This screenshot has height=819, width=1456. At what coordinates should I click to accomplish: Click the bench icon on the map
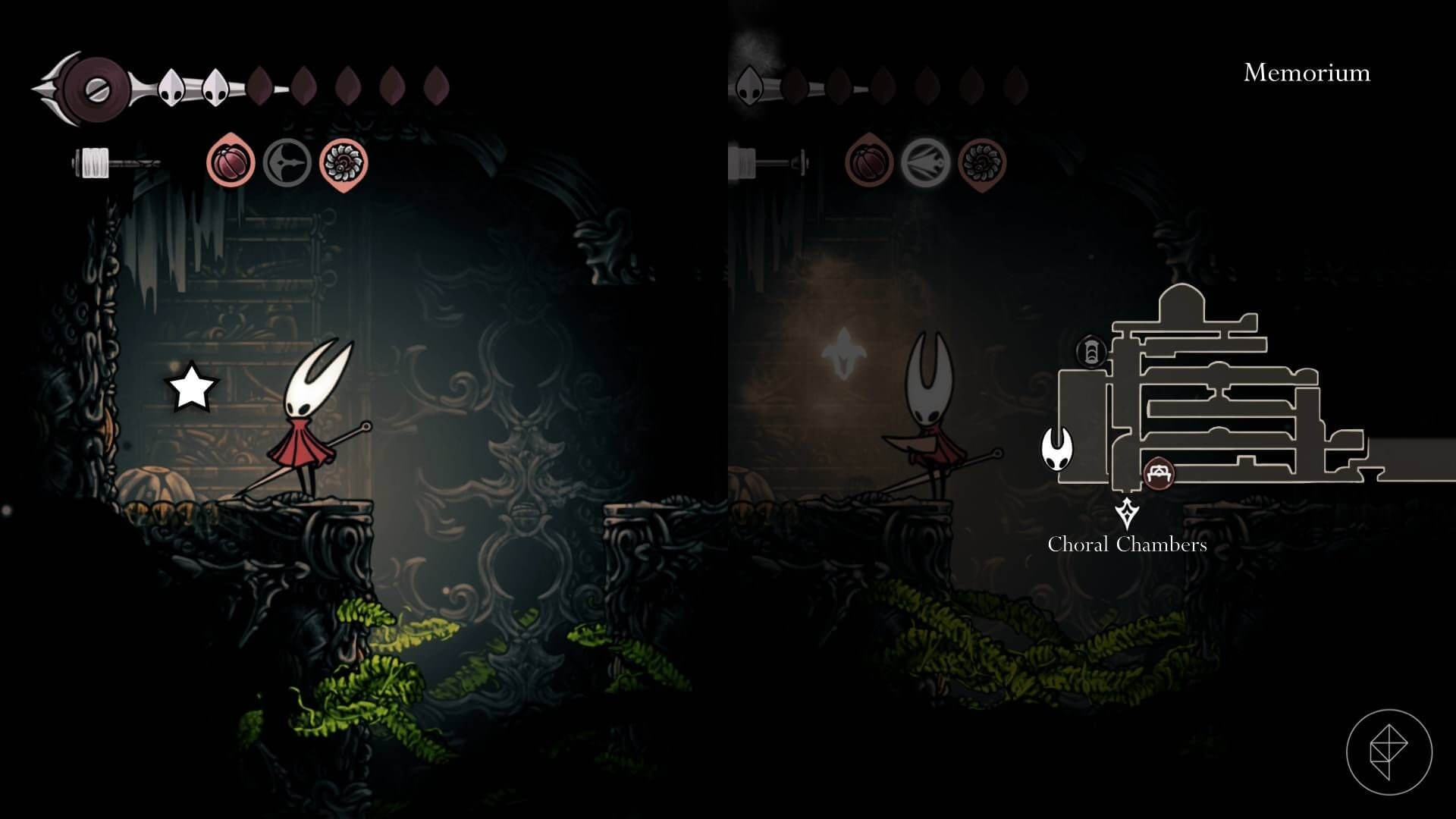[x=1159, y=472]
